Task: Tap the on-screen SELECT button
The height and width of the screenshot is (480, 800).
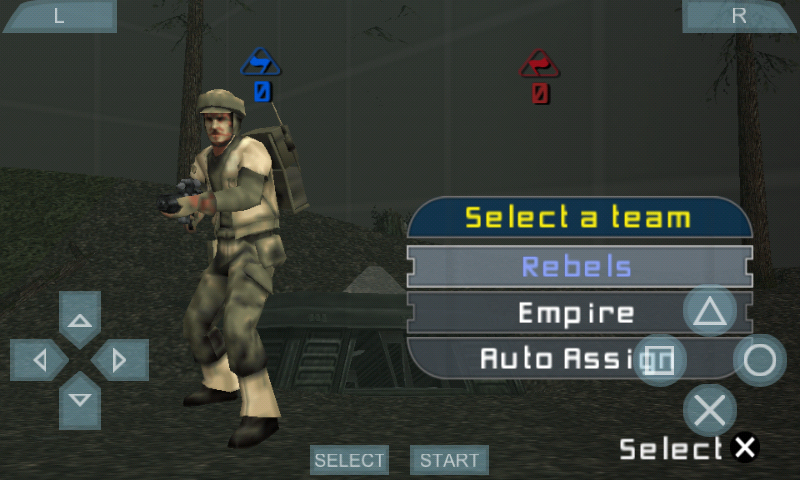Action: (349, 460)
